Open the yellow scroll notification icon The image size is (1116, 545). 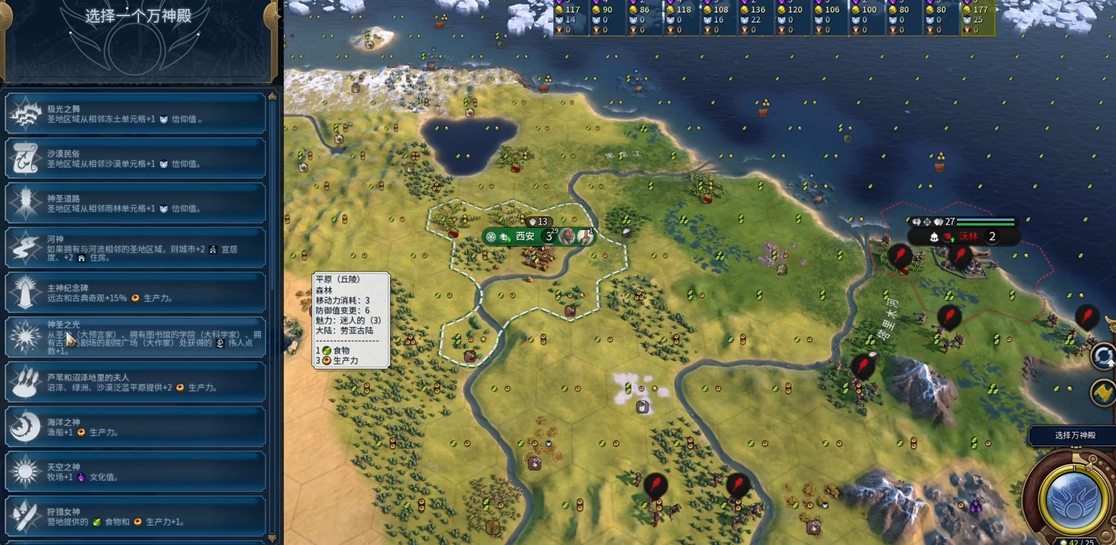(1103, 392)
